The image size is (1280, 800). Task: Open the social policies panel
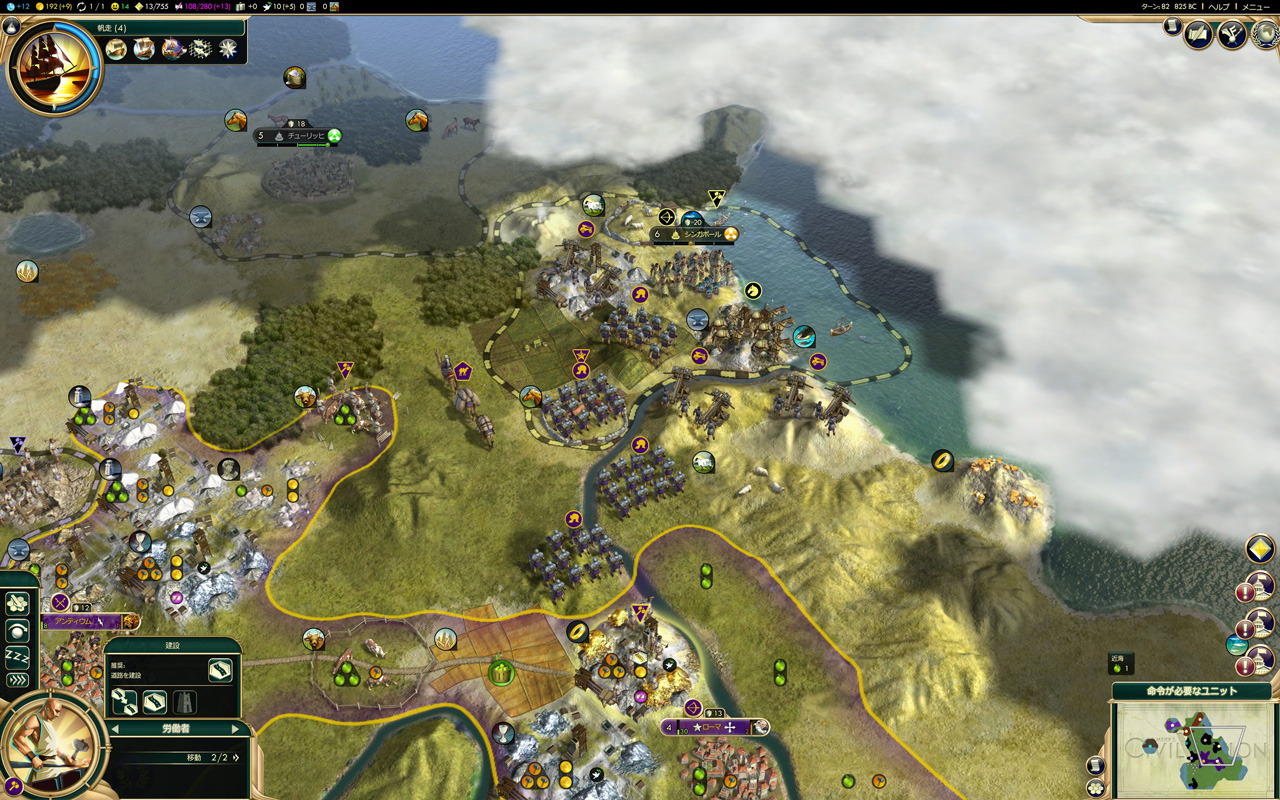pos(1231,35)
